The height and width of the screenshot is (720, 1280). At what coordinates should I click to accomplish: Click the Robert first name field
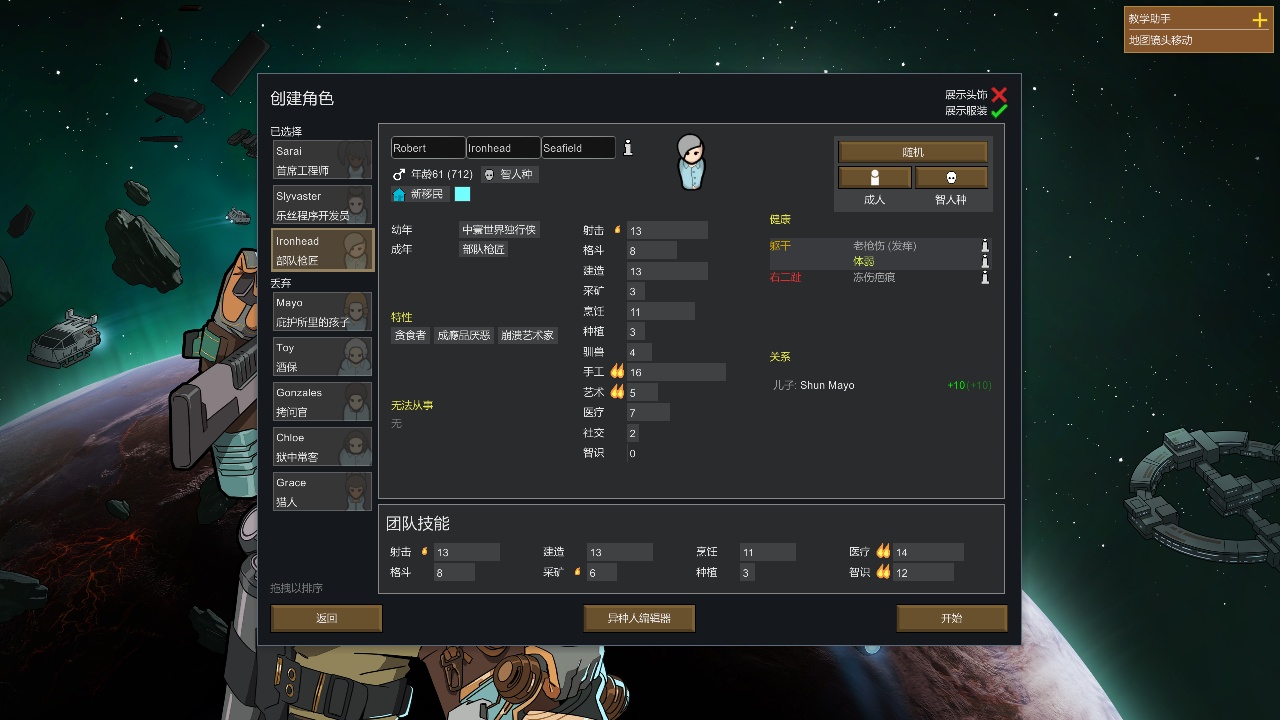pyautogui.click(x=427, y=146)
